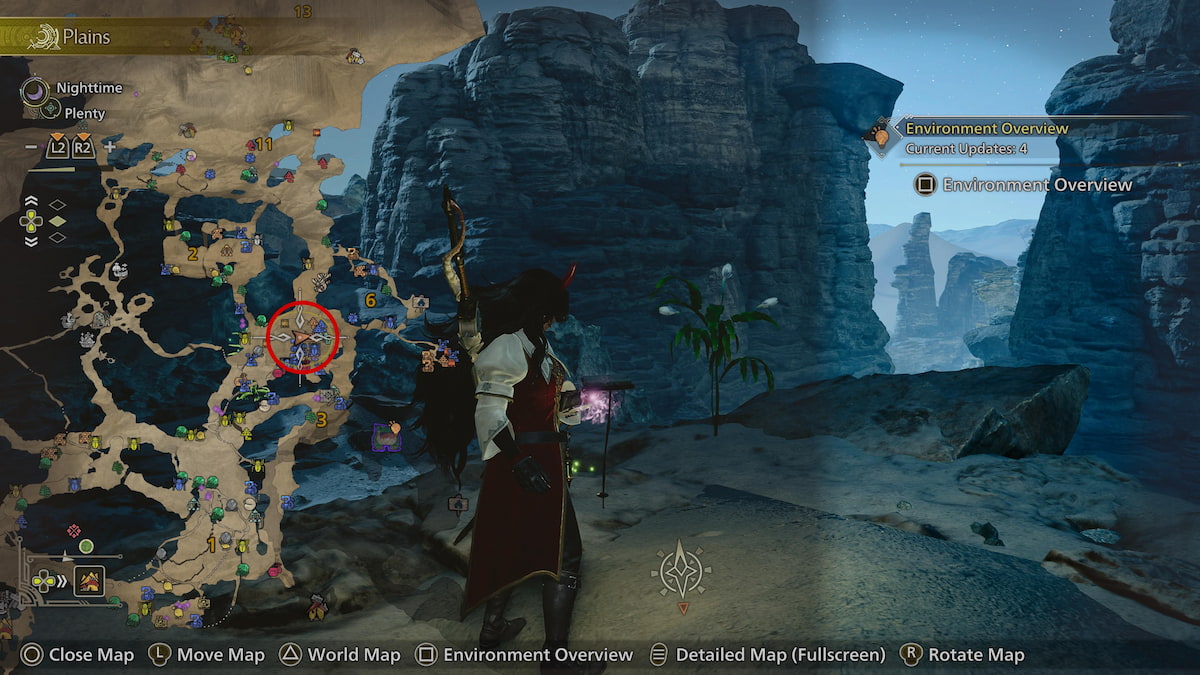Click the camp tent shortcut icon
Screen dimensions: 1200x675
click(x=89, y=580)
